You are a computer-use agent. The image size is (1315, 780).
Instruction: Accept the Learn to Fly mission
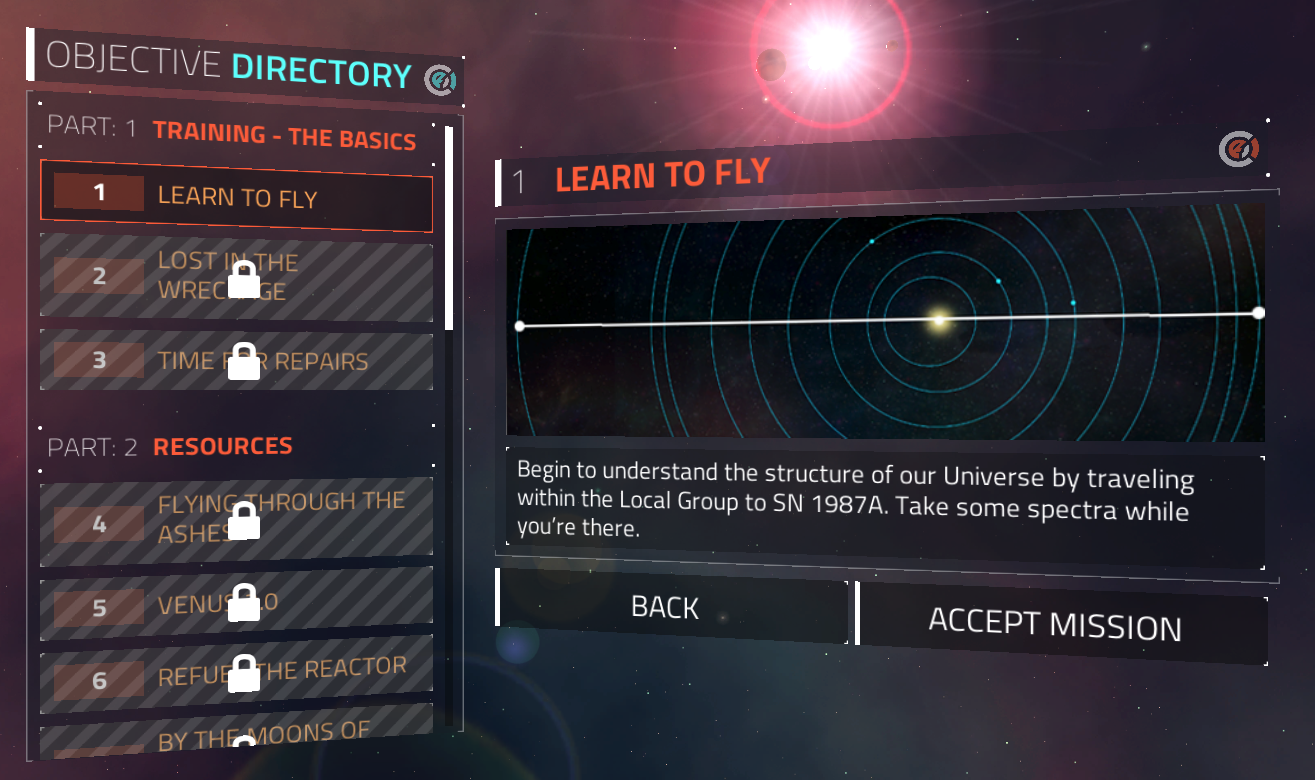pos(1060,624)
